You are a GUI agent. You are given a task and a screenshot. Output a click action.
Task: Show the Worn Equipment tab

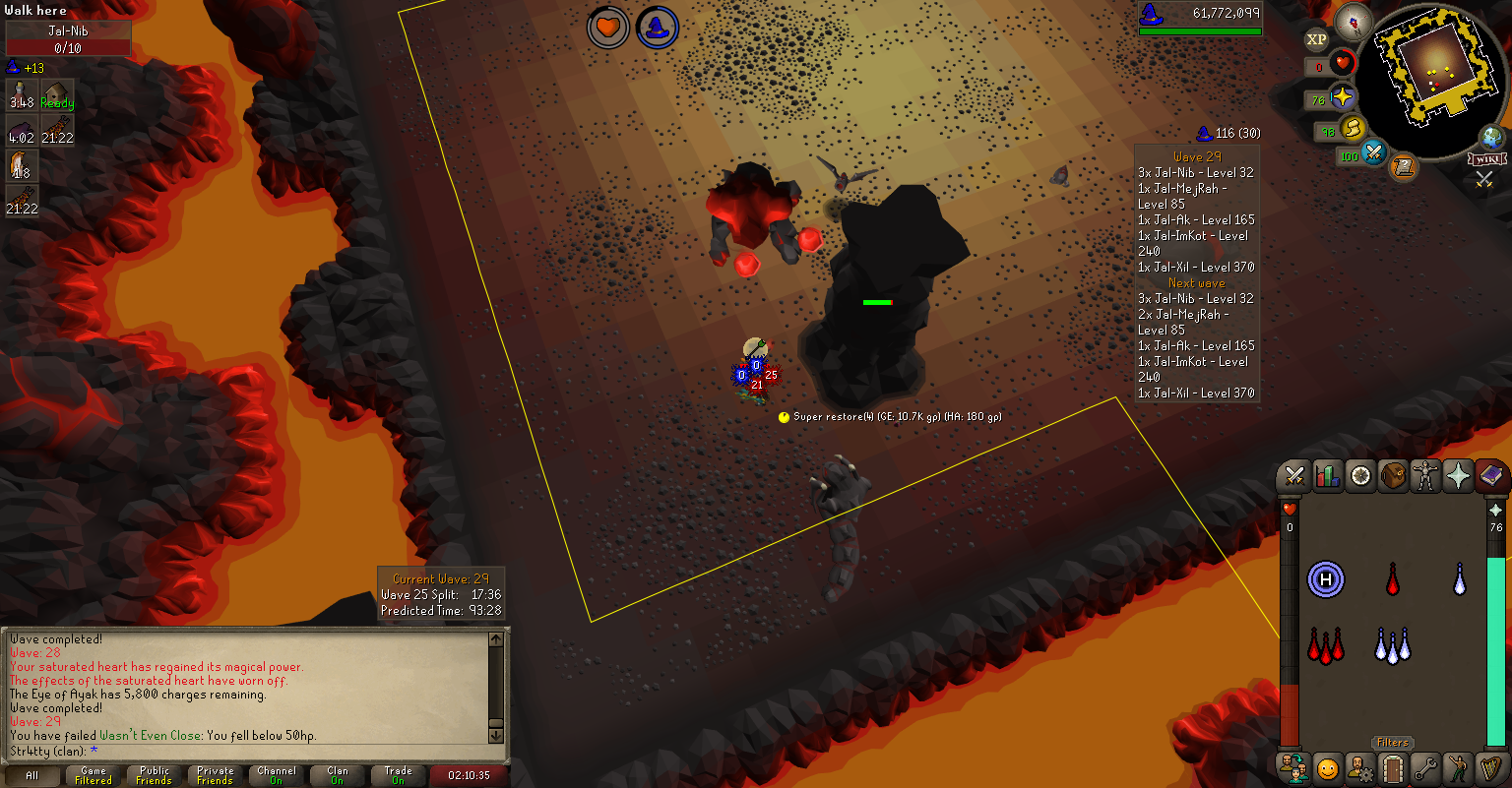(1425, 476)
